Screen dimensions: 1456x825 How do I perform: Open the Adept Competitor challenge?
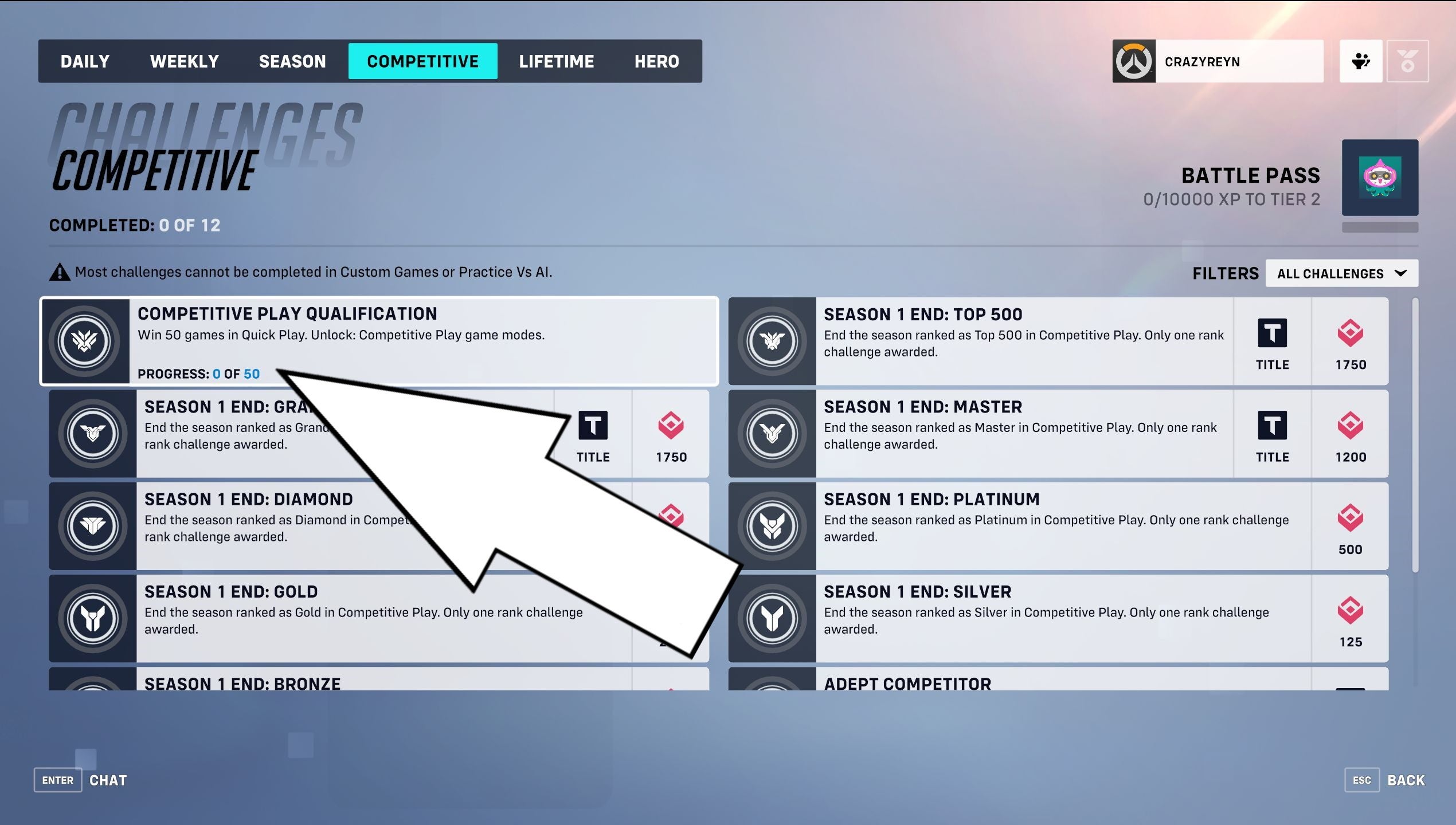pos(907,683)
